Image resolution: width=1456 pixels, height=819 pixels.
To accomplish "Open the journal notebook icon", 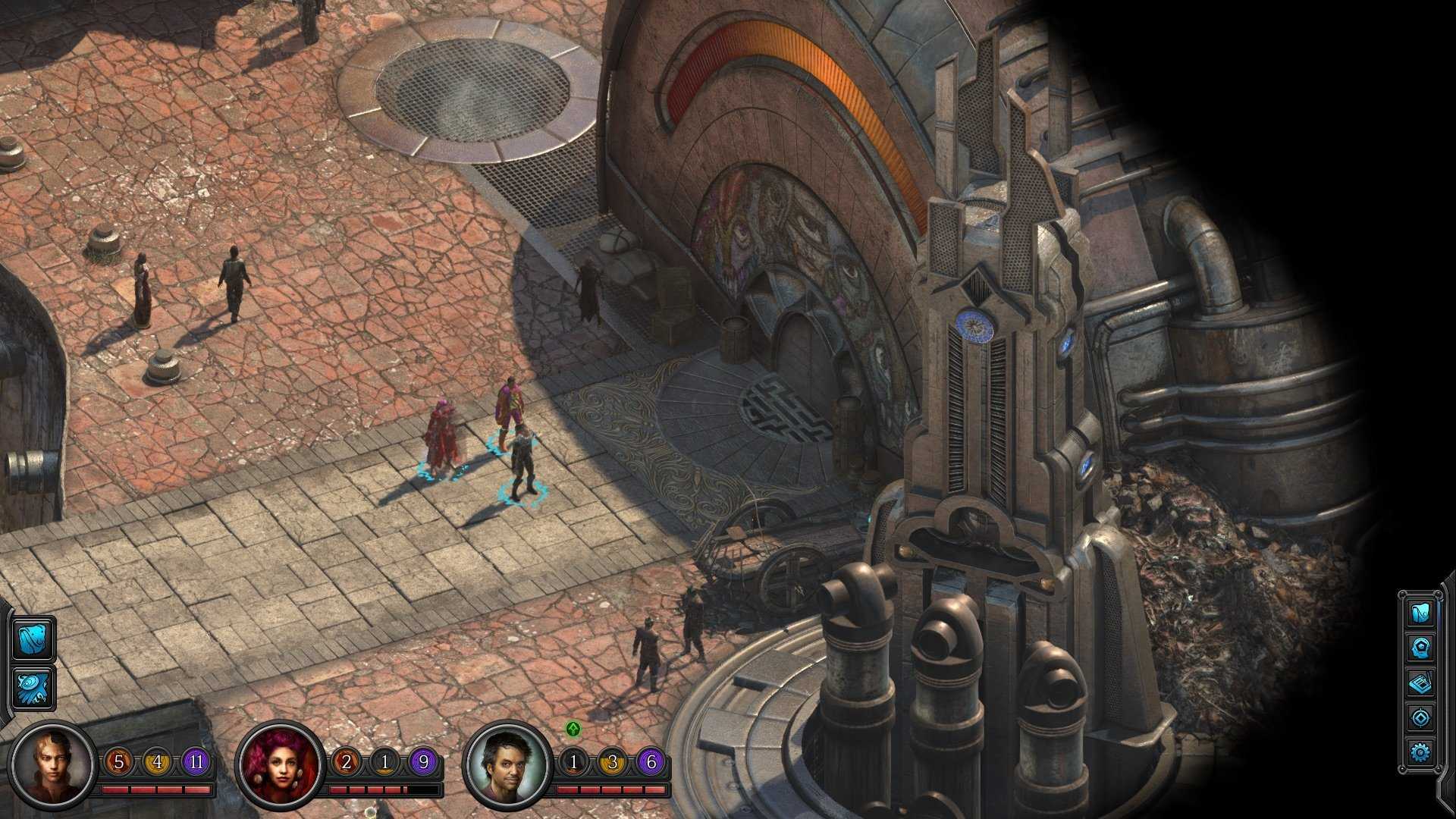I will point(1420,683).
